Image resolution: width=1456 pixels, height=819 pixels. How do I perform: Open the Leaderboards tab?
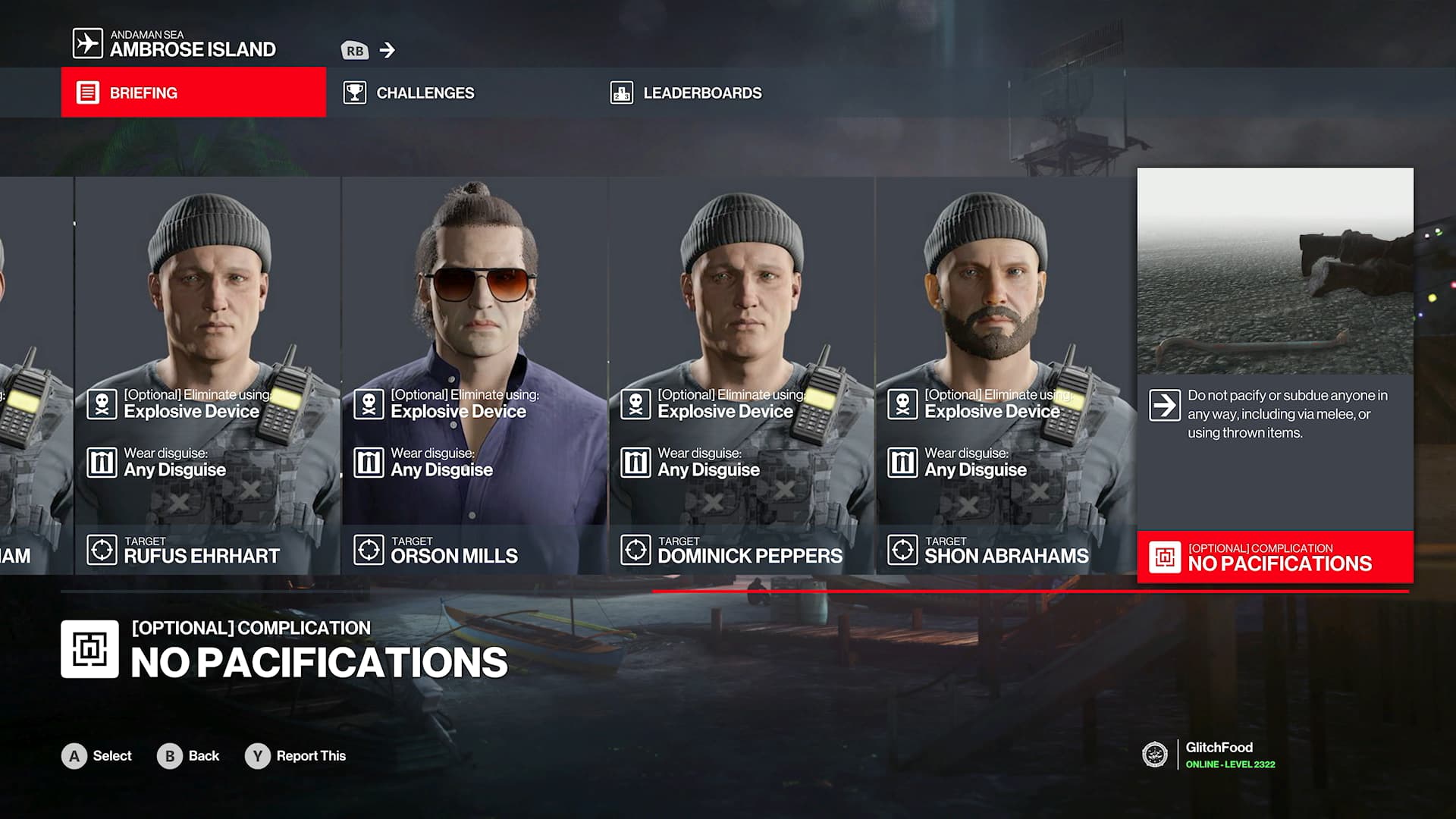701,93
